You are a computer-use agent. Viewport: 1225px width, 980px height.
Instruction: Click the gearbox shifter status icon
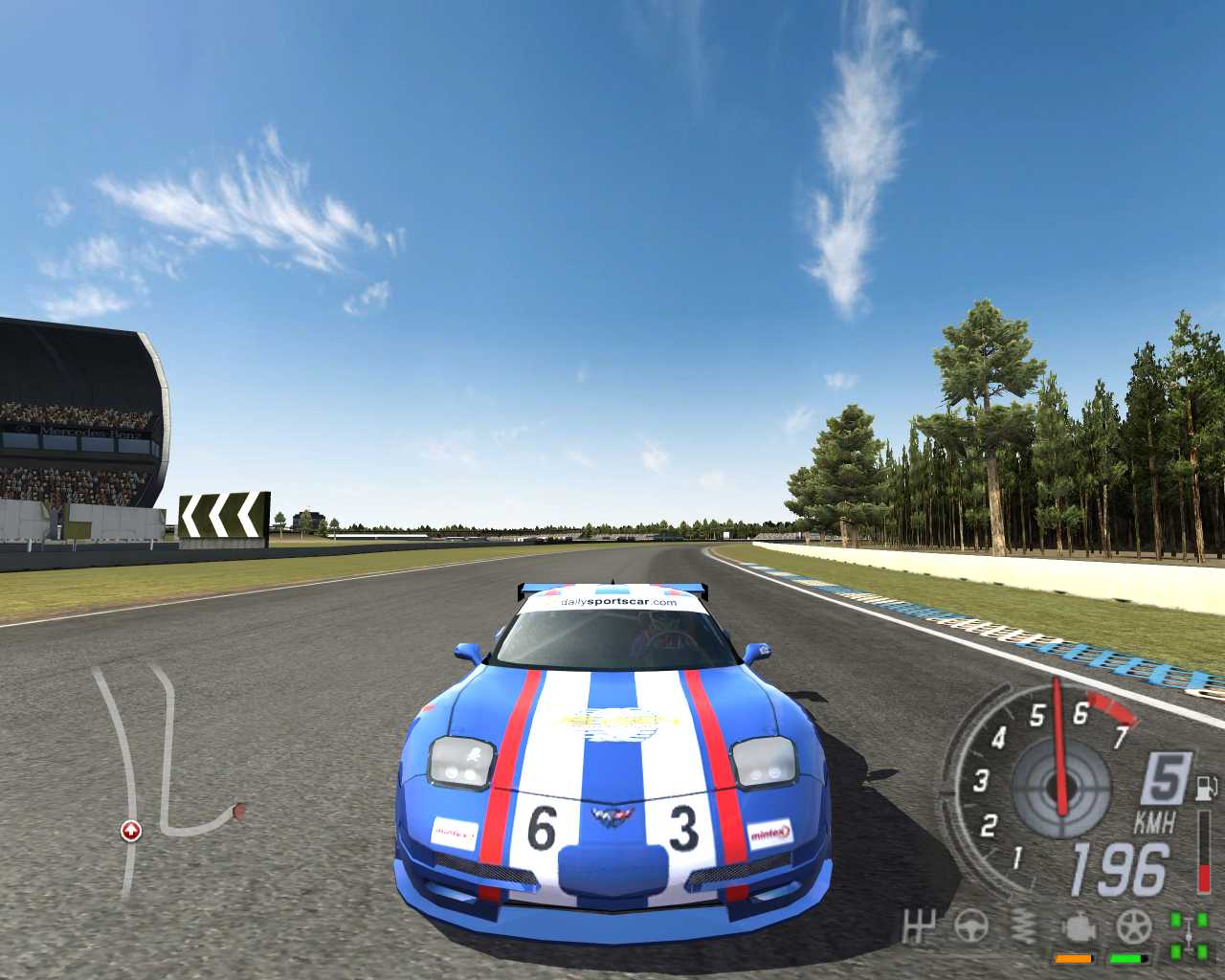tap(919, 926)
